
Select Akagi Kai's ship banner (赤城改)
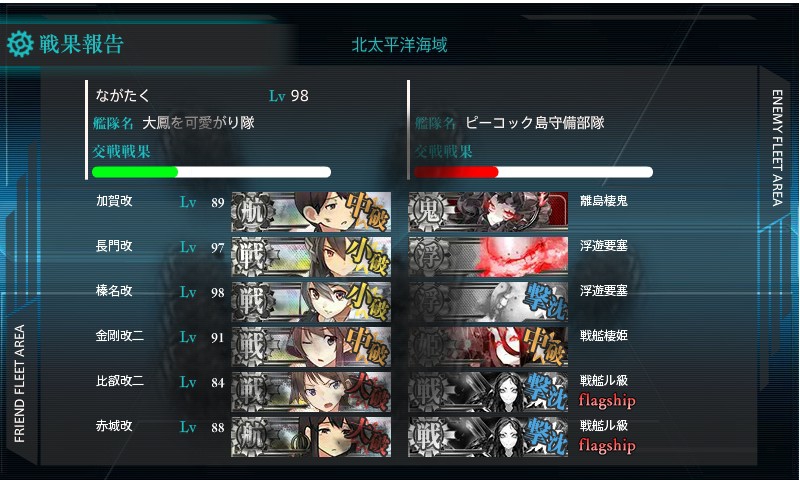pos(311,435)
